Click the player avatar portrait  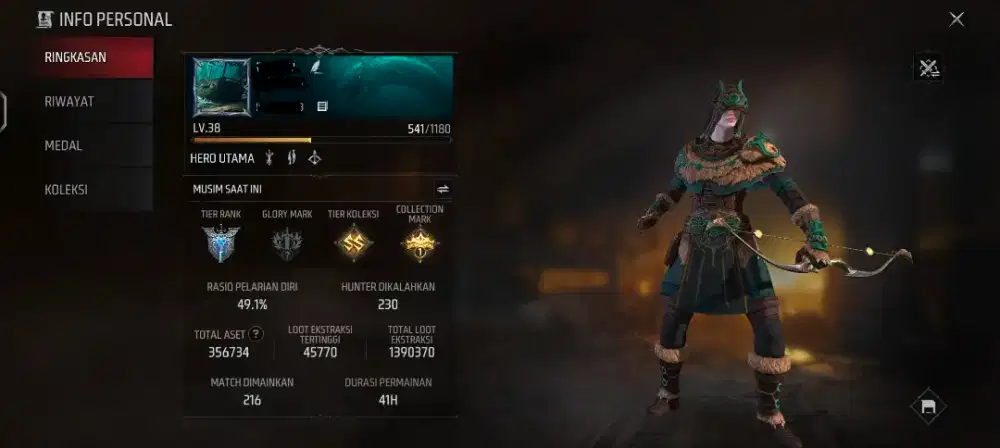(x=222, y=87)
